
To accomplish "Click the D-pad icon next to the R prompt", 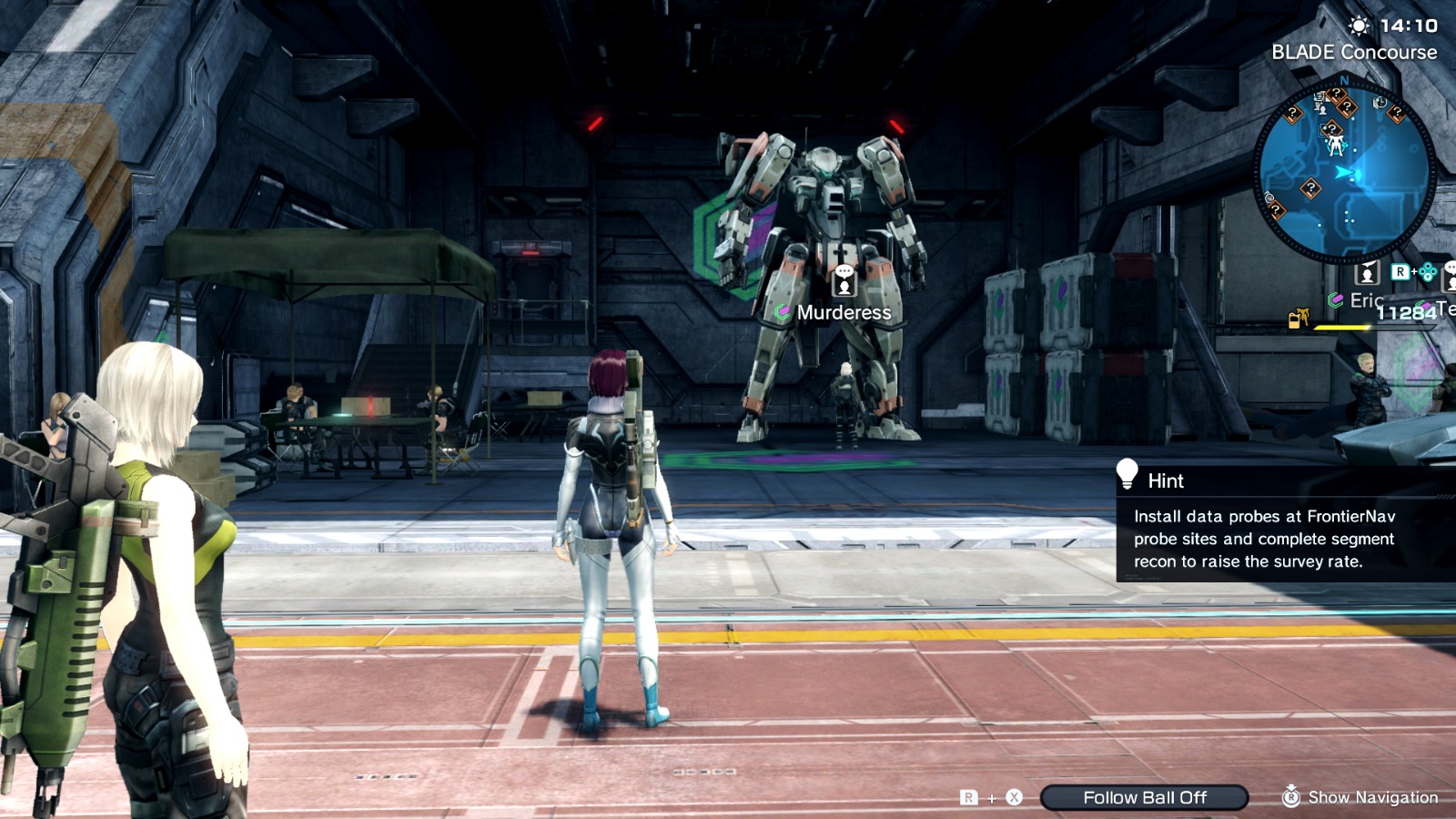I will click(1427, 273).
